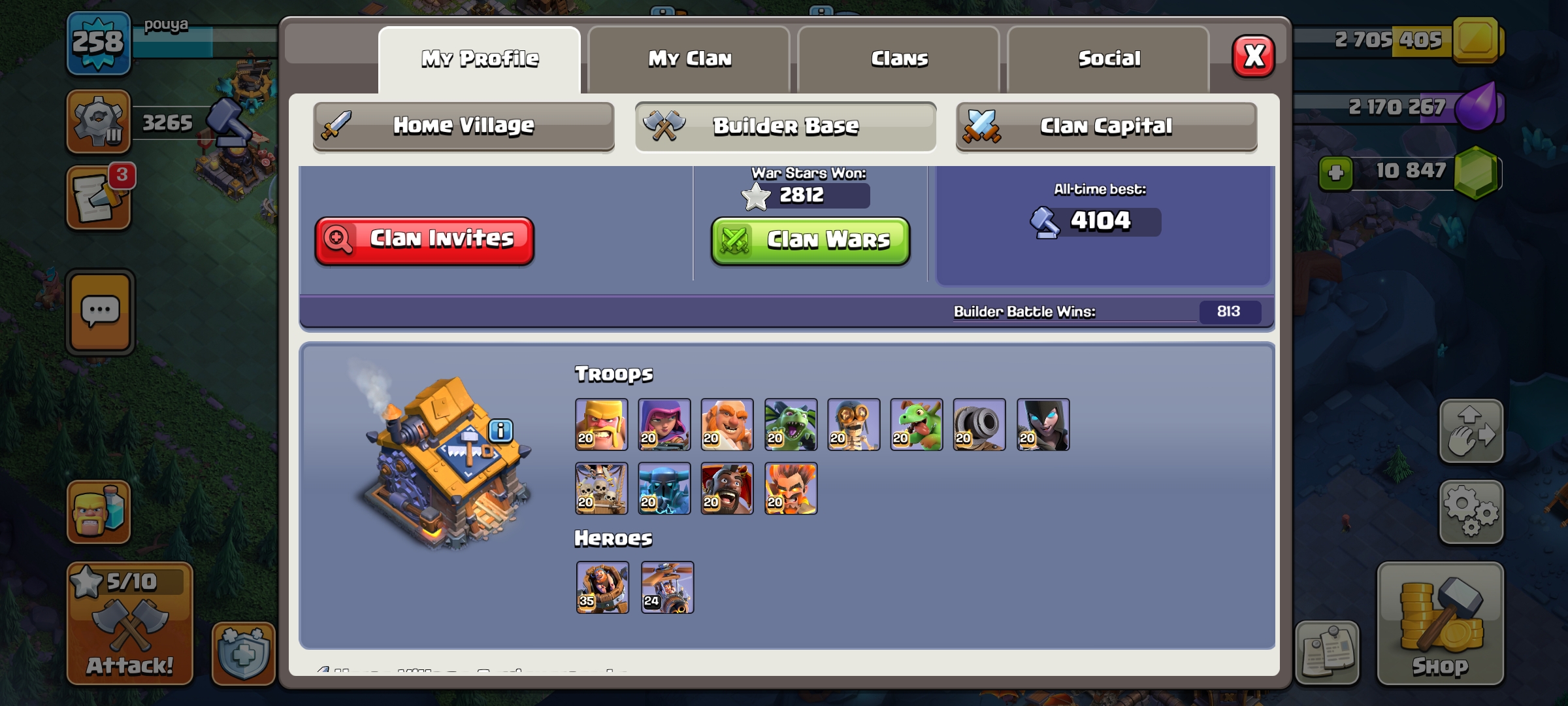View the Home Village profile section
This screenshot has height=706, width=1568.
click(x=463, y=126)
